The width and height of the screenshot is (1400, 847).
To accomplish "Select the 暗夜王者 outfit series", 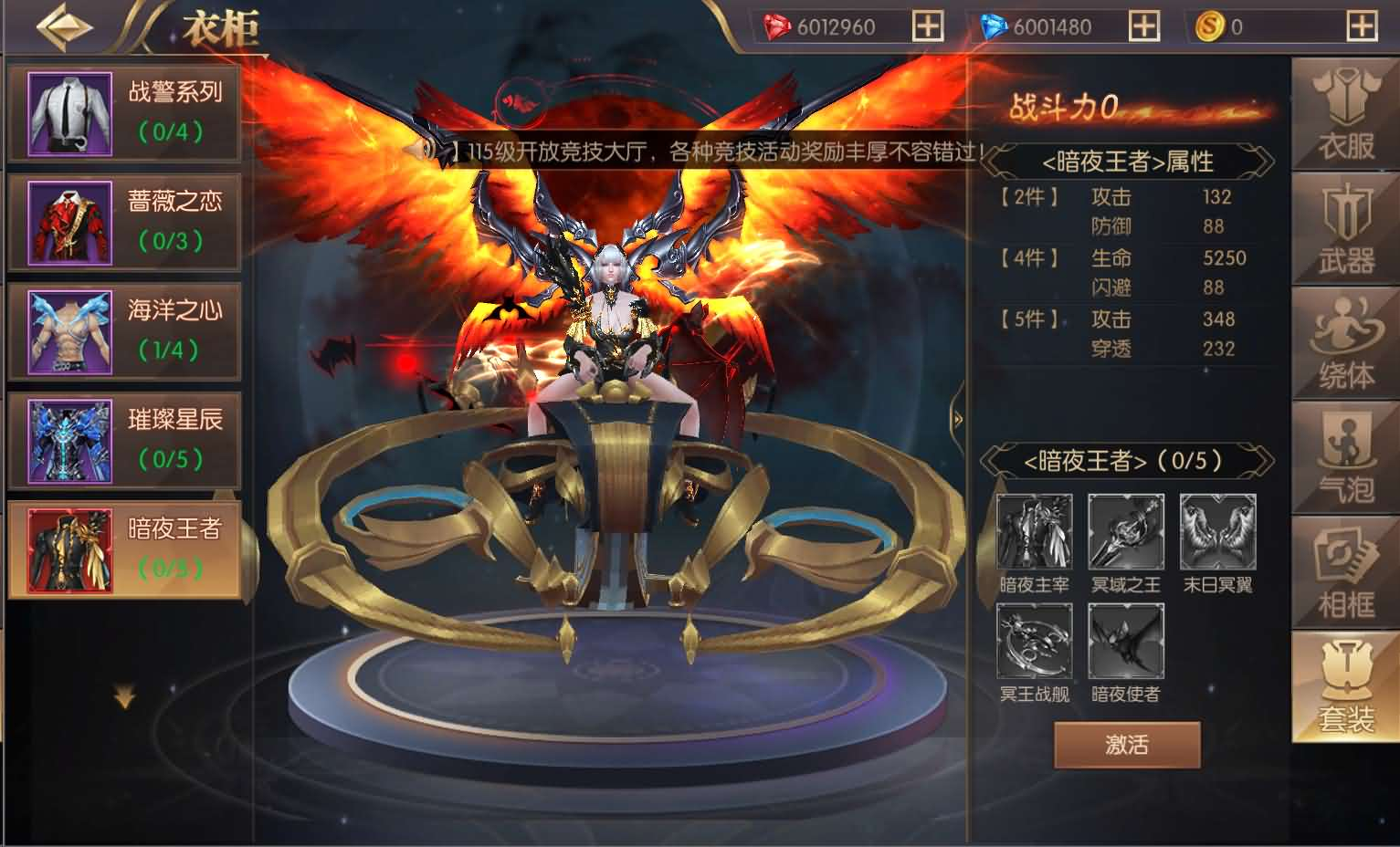I will click(125, 548).
